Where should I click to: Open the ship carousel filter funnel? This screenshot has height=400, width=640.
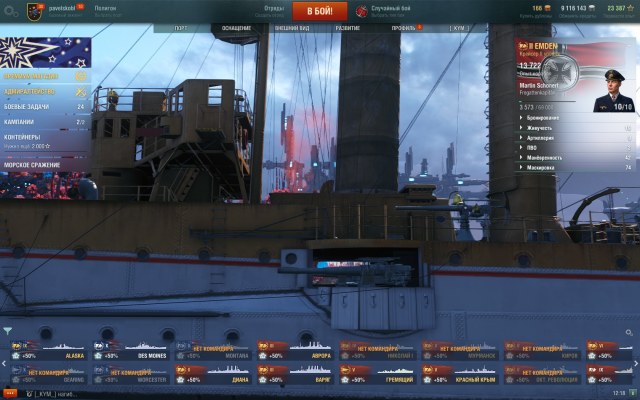pyautogui.click(x=7, y=329)
